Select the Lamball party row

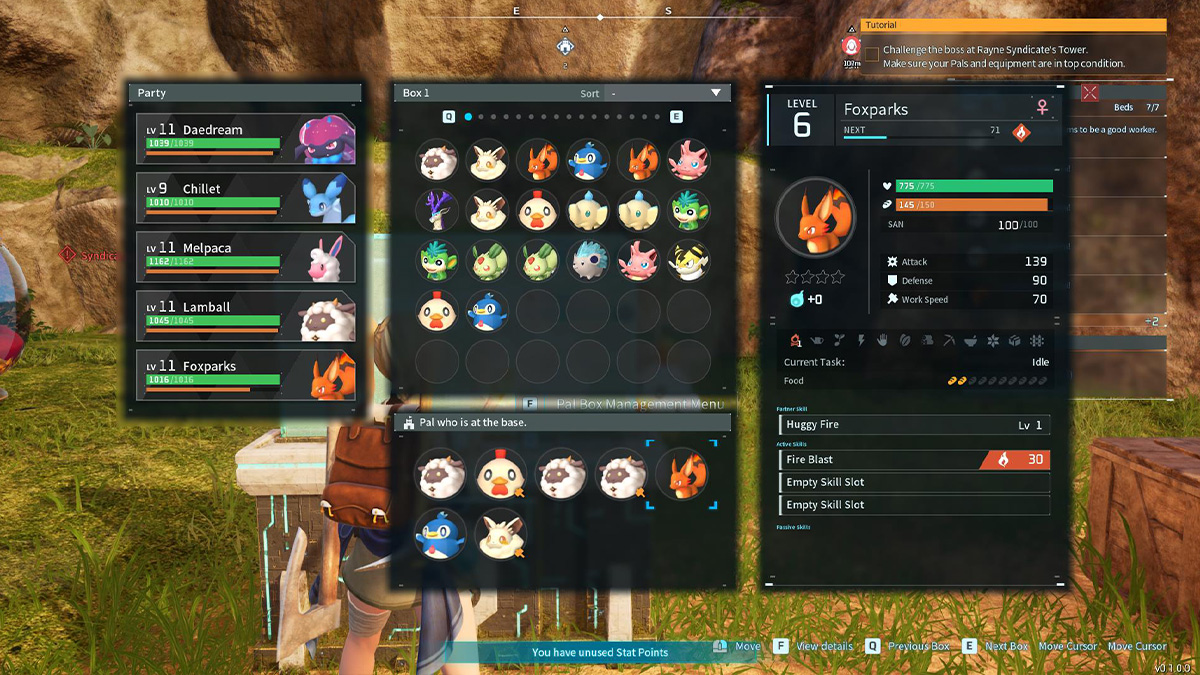coord(246,315)
